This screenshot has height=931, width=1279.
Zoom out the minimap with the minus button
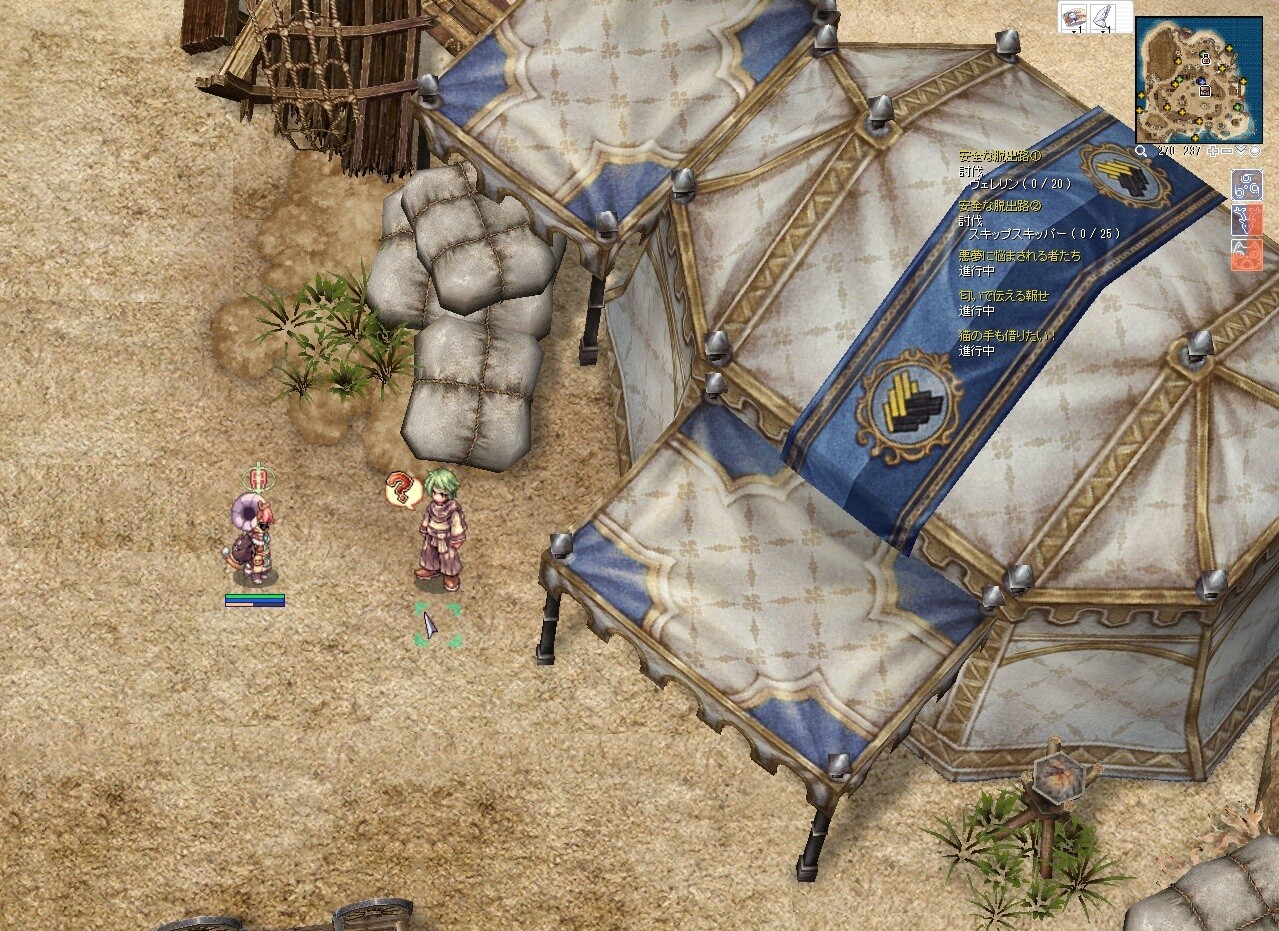click(1227, 152)
